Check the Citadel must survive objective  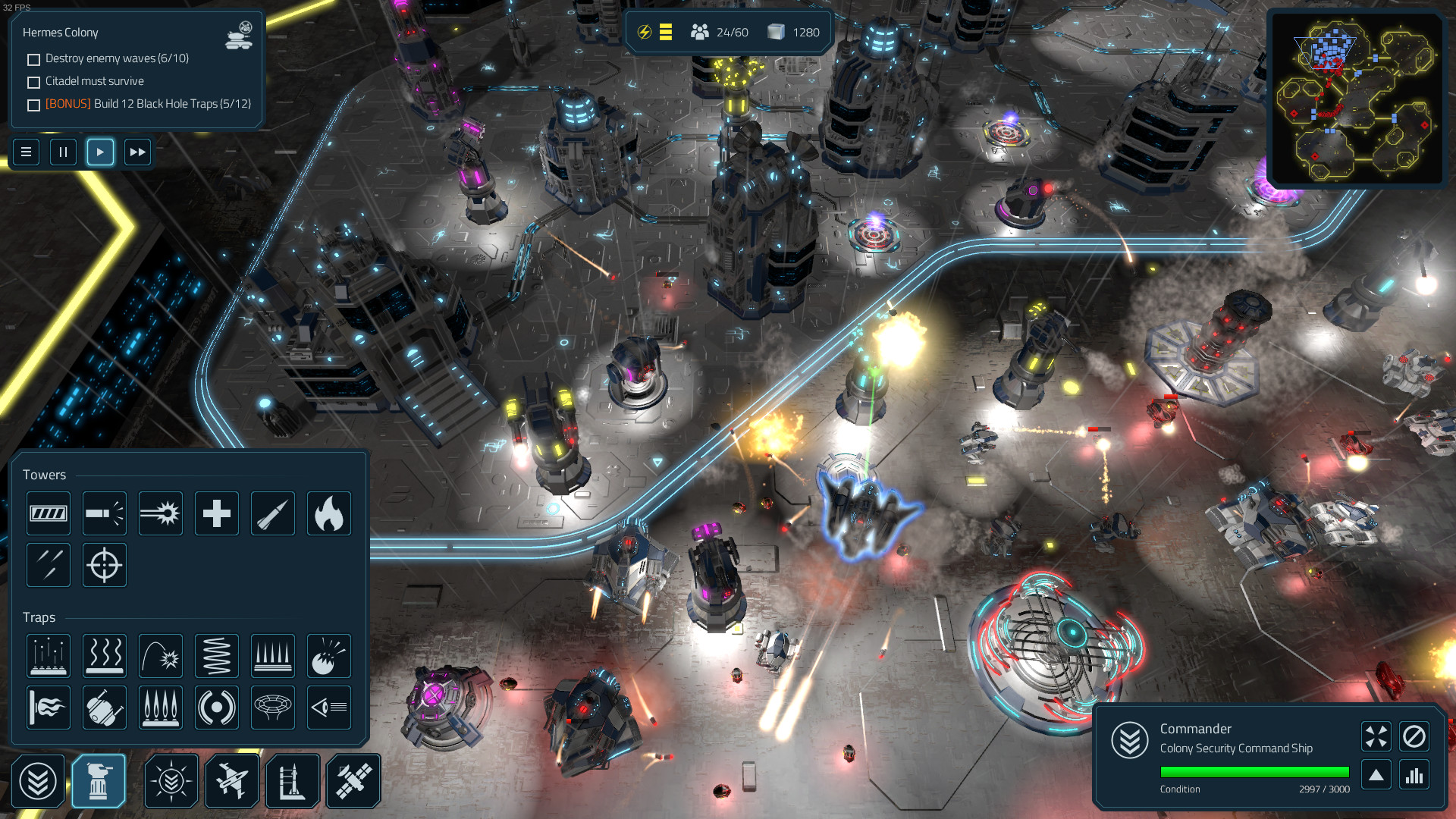(x=33, y=82)
